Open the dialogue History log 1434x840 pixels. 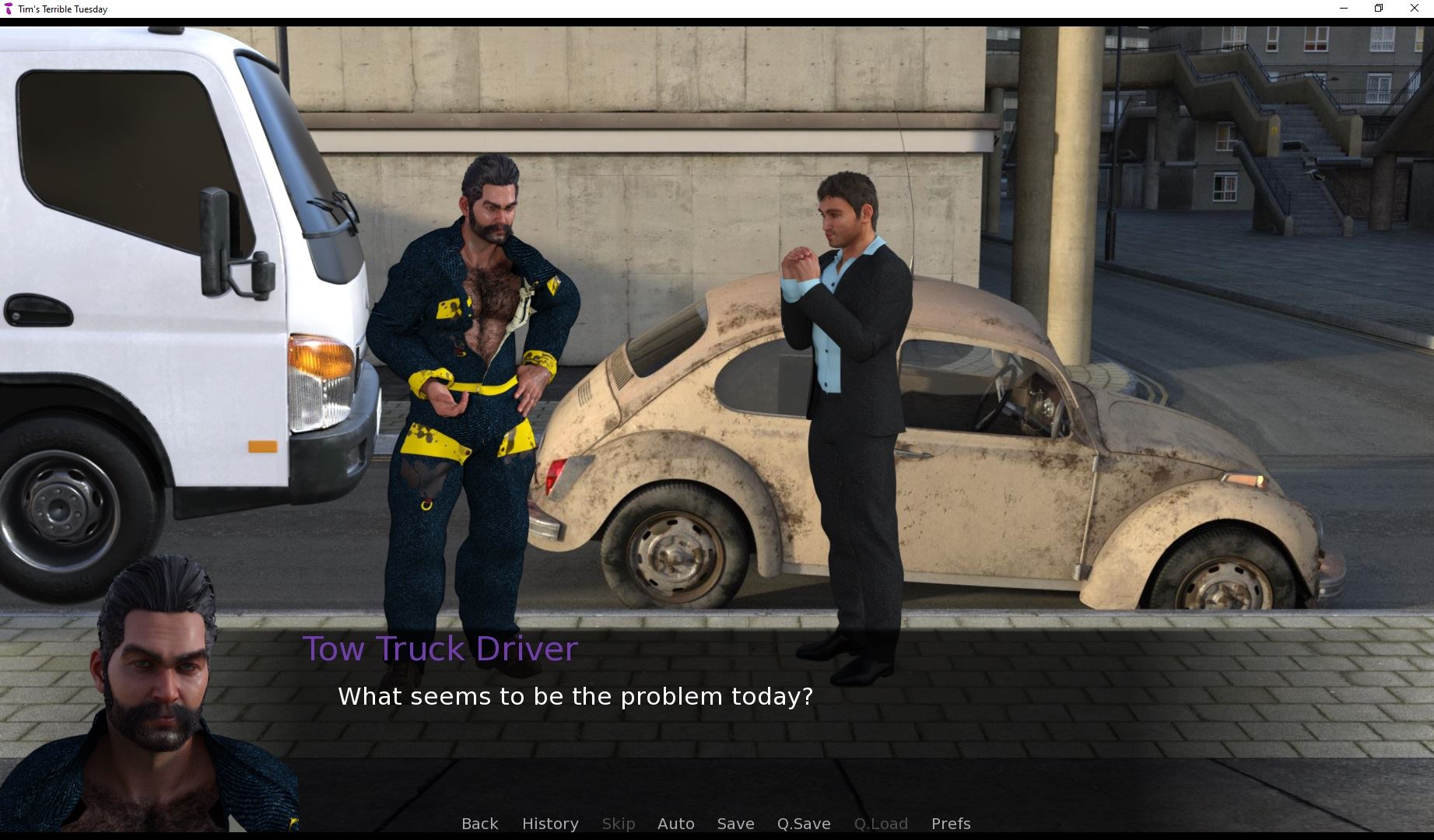click(x=550, y=824)
